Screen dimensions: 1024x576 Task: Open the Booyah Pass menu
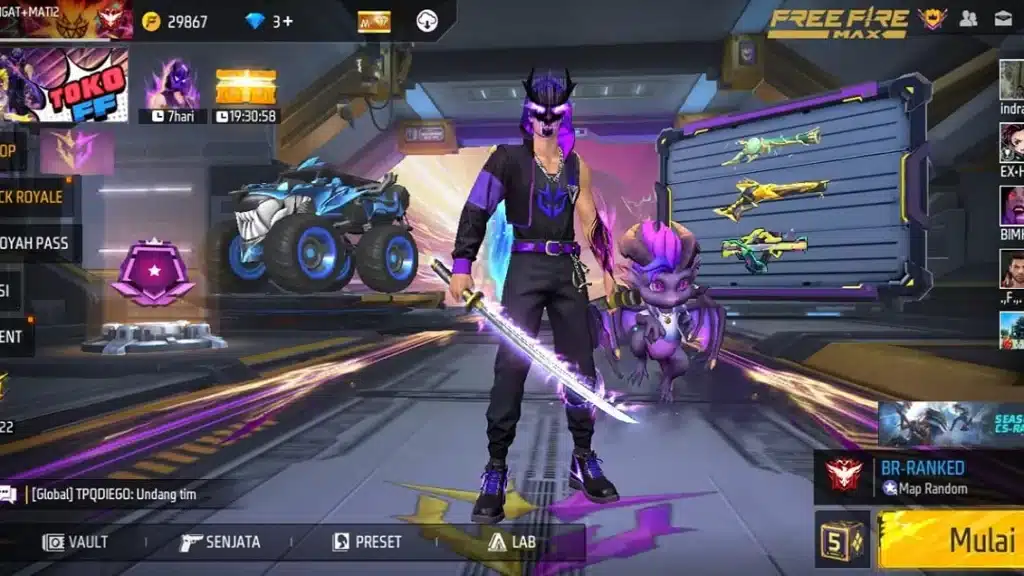coord(35,243)
